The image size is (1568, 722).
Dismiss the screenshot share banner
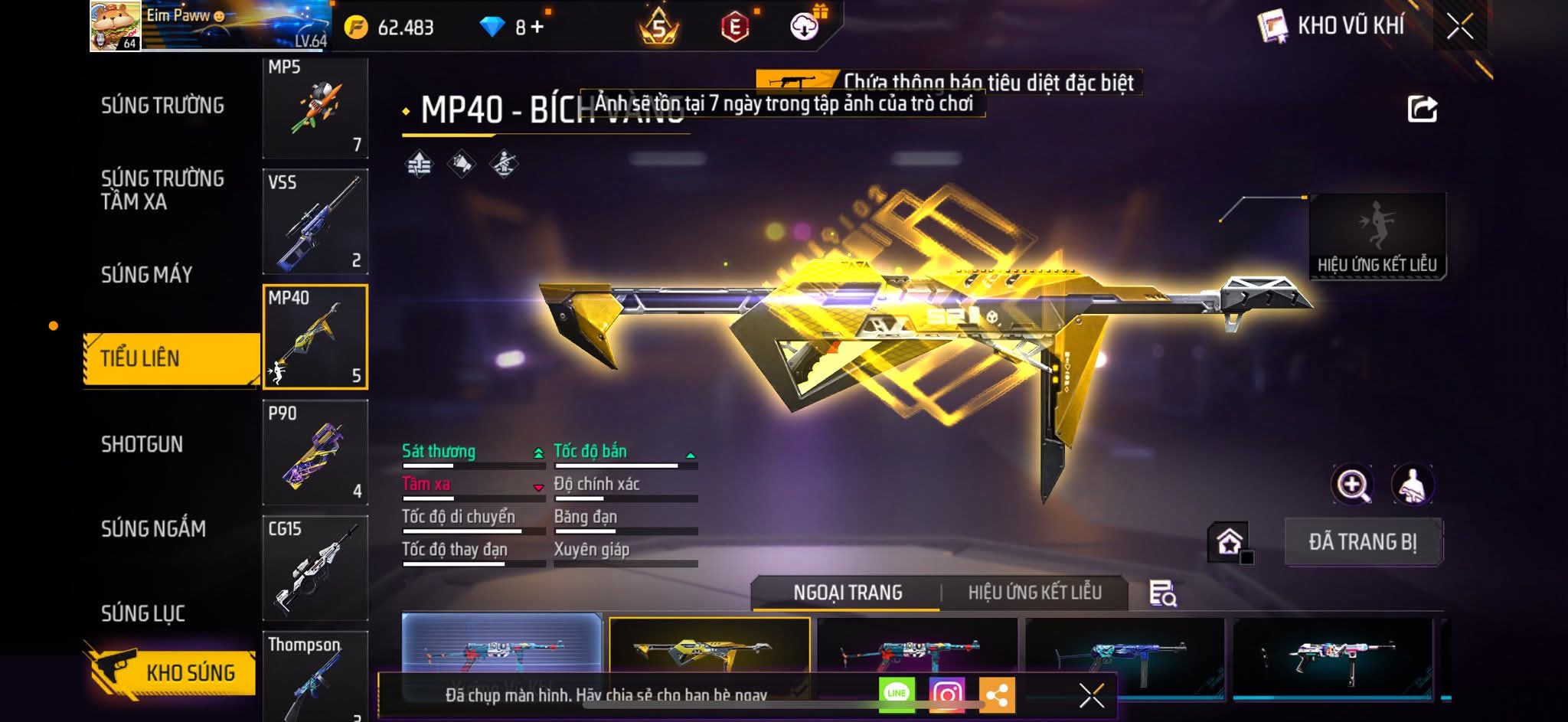point(1091,695)
